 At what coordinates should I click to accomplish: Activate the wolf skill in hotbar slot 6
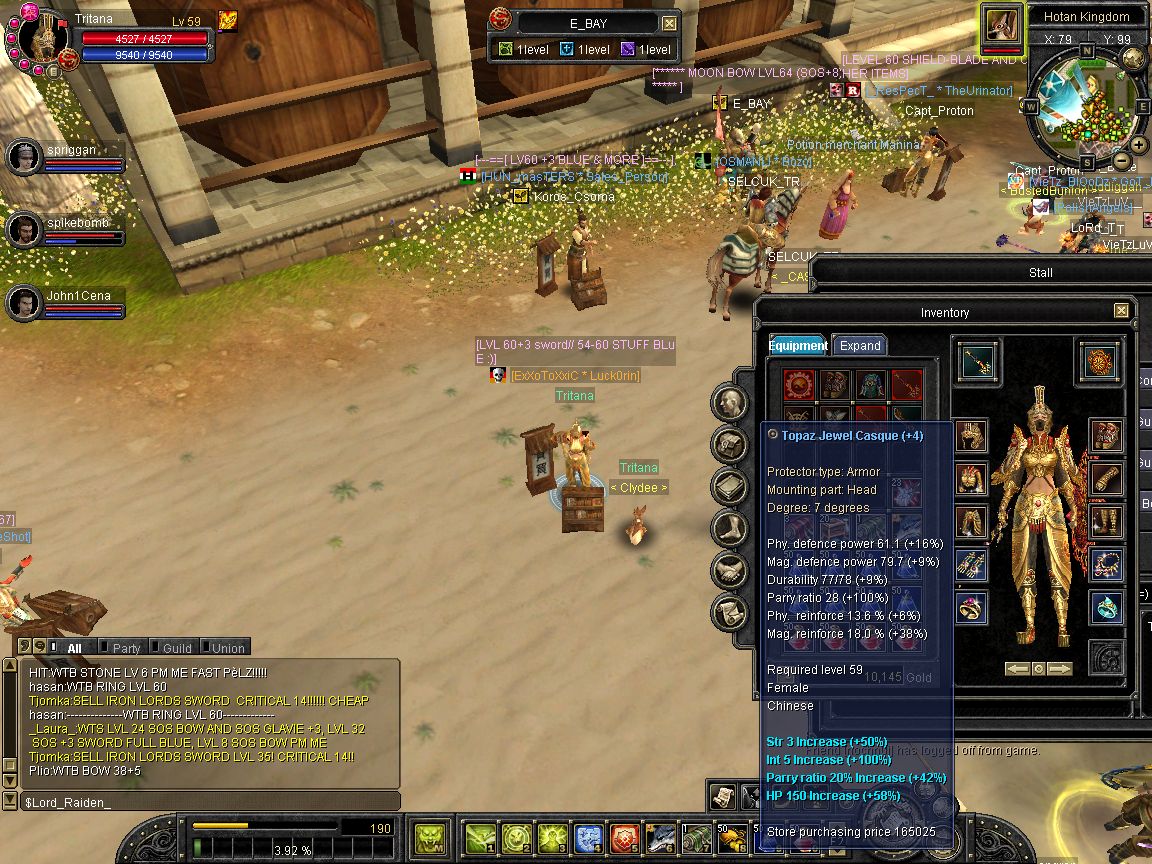pos(660,836)
